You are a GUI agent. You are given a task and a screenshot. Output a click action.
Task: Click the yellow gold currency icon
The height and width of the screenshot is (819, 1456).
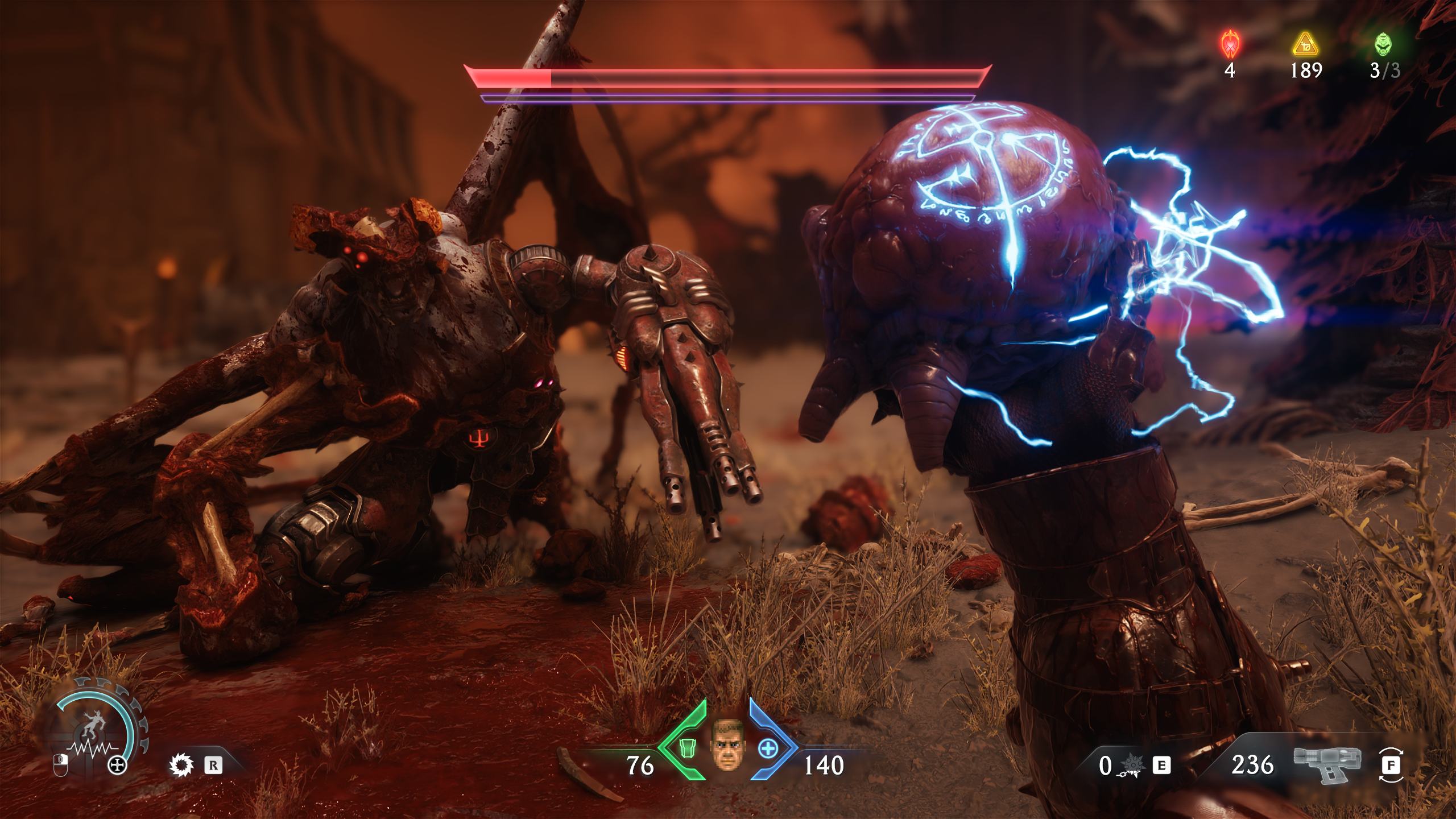1305,44
